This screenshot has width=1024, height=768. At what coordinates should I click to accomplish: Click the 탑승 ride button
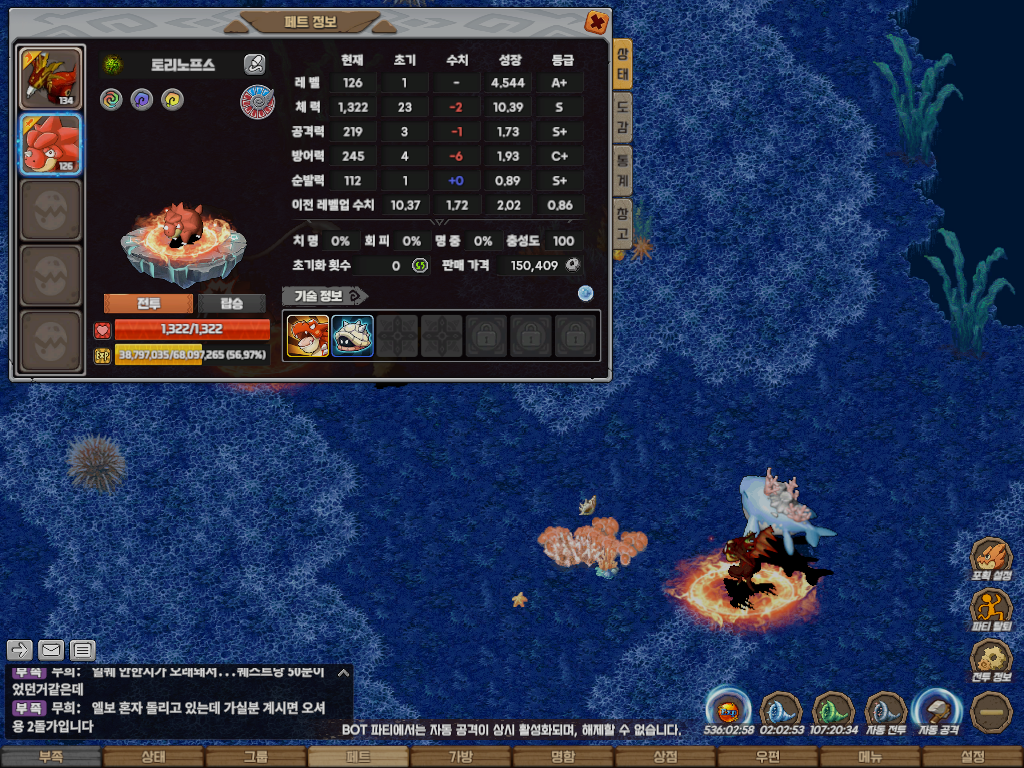point(231,303)
